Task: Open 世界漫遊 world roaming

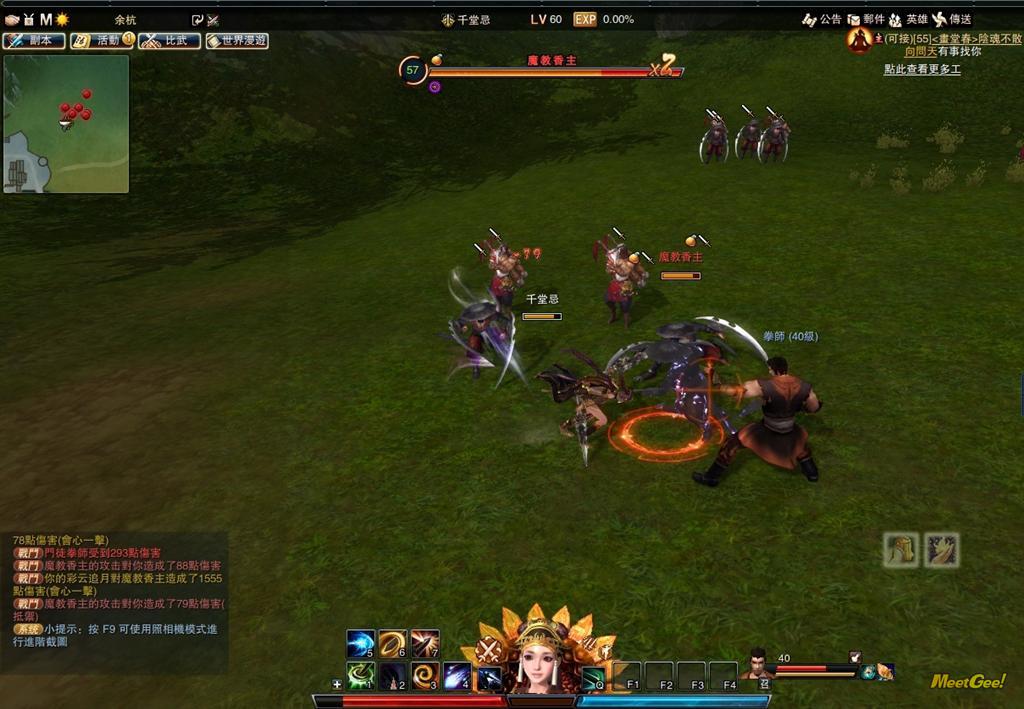Action: pos(237,41)
